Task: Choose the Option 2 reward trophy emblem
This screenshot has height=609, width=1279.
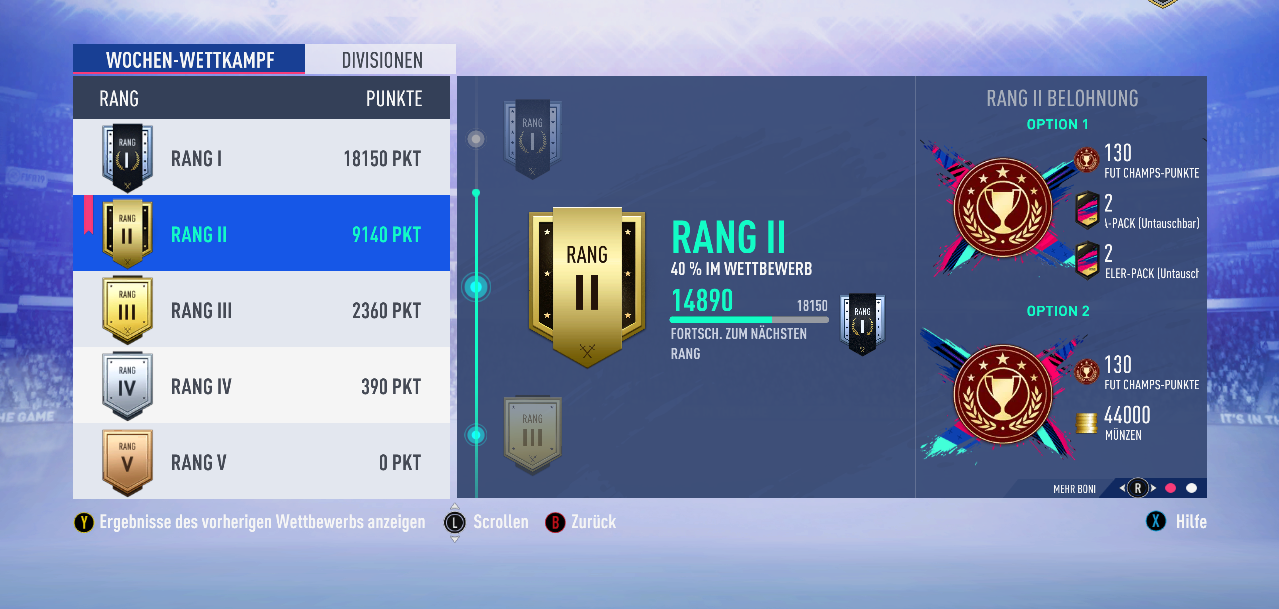Action: pos(1002,396)
